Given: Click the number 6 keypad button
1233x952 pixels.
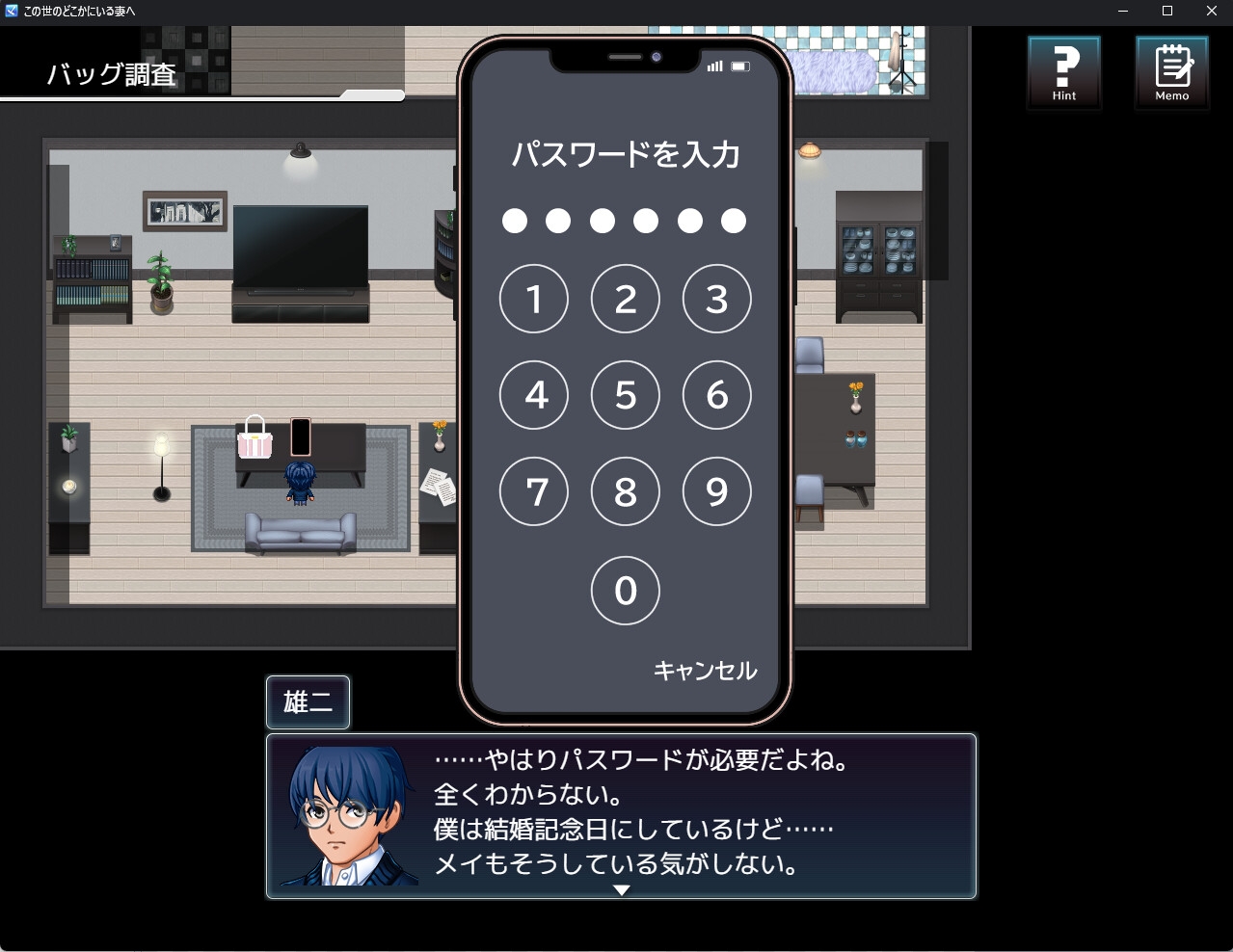Looking at the screenshot, I should point(716,395).
